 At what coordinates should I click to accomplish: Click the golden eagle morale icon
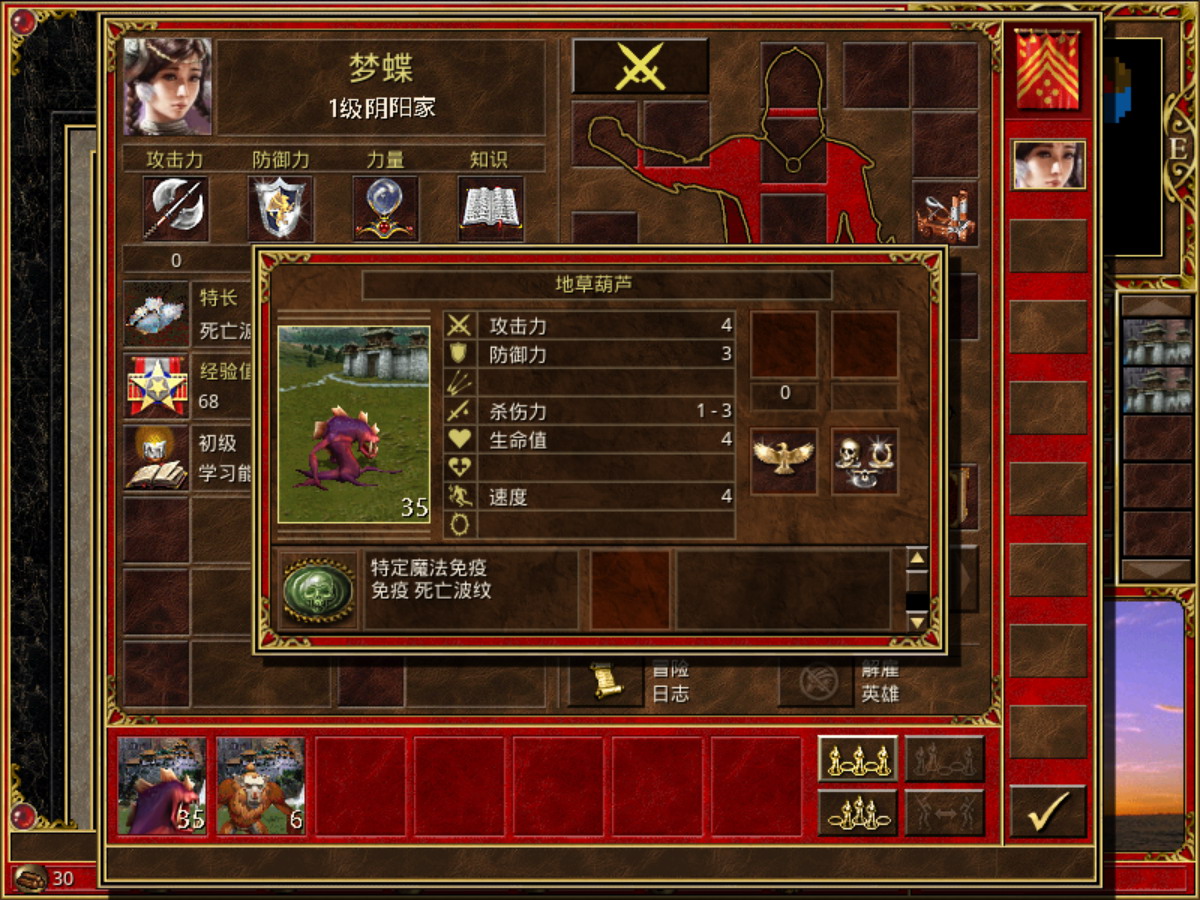784,461
